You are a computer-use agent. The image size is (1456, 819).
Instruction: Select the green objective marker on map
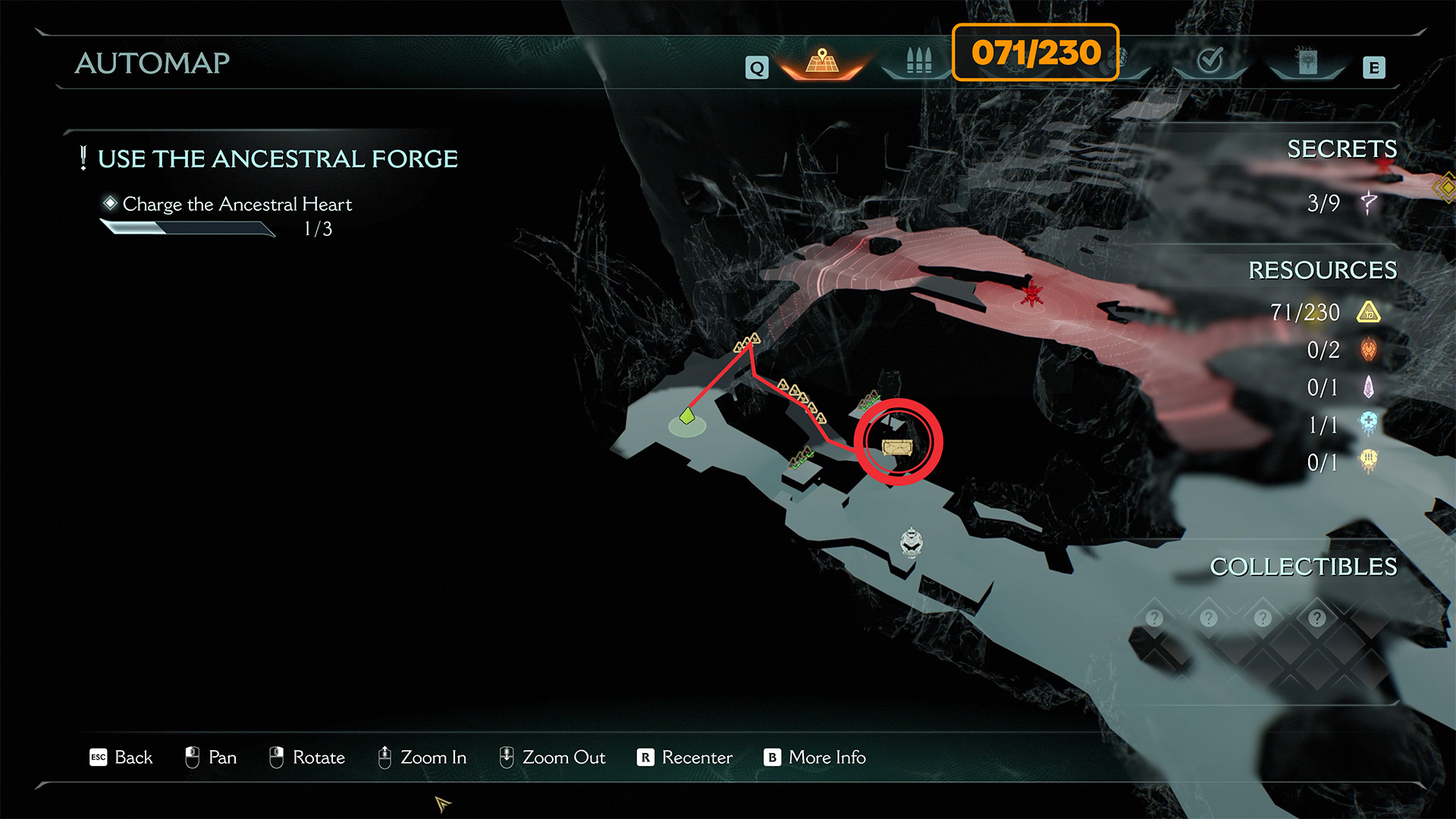687,416
